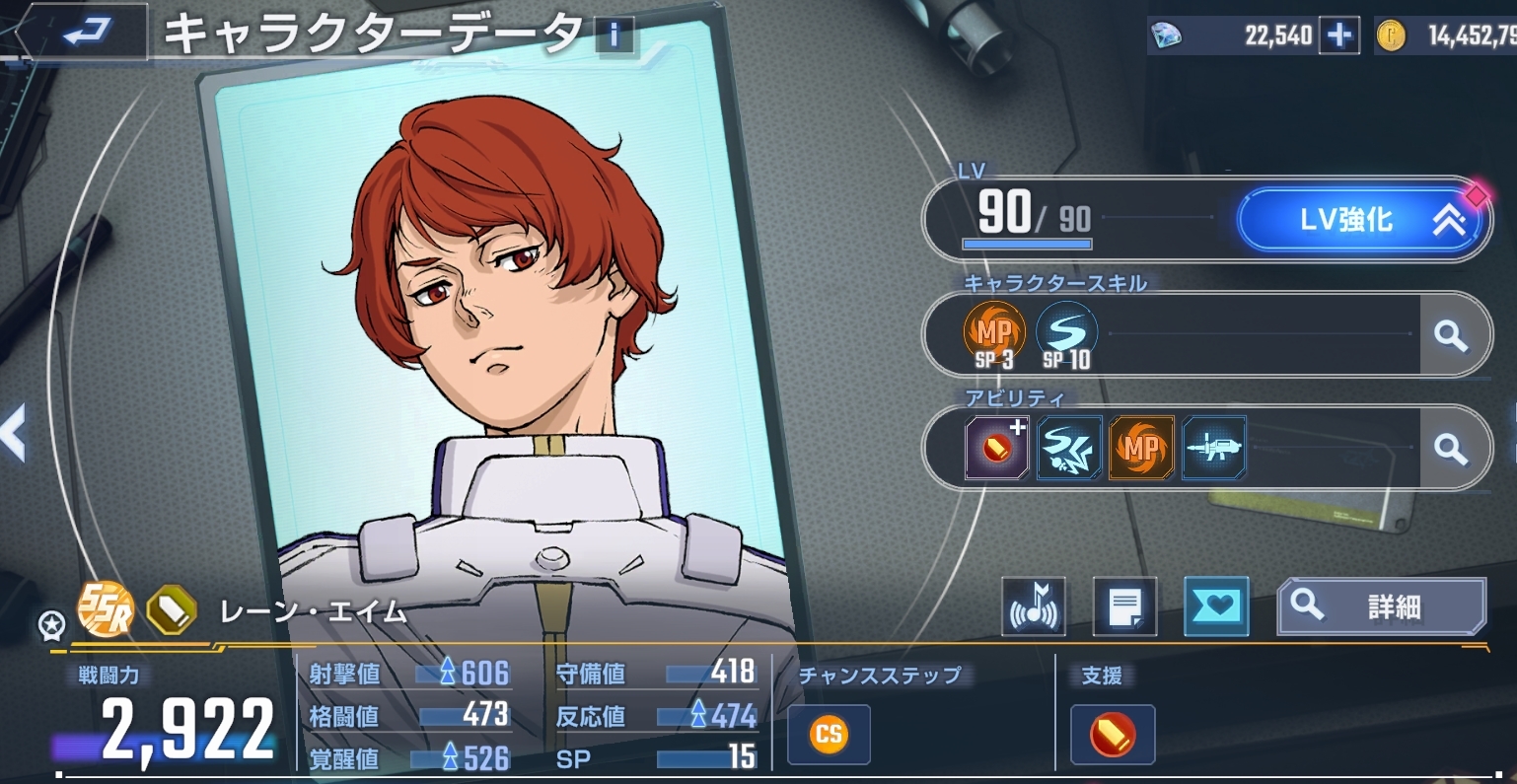Switch to previous character with left arrow
The image size is (1517, 784).
pyautogui.click(x=14, y=434)
